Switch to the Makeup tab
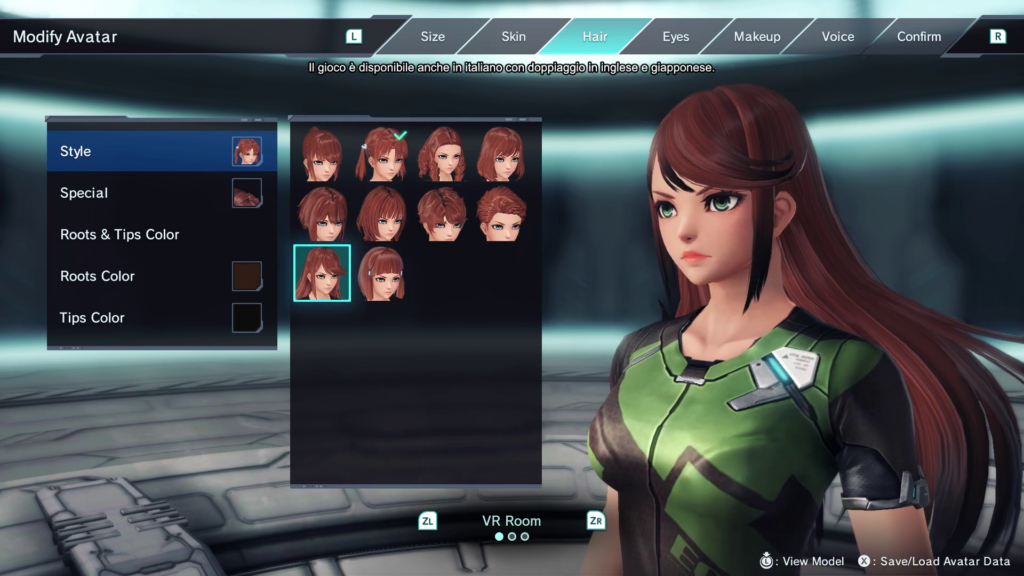Screen dimensions: 1024x576 click(x=757, y=37)
